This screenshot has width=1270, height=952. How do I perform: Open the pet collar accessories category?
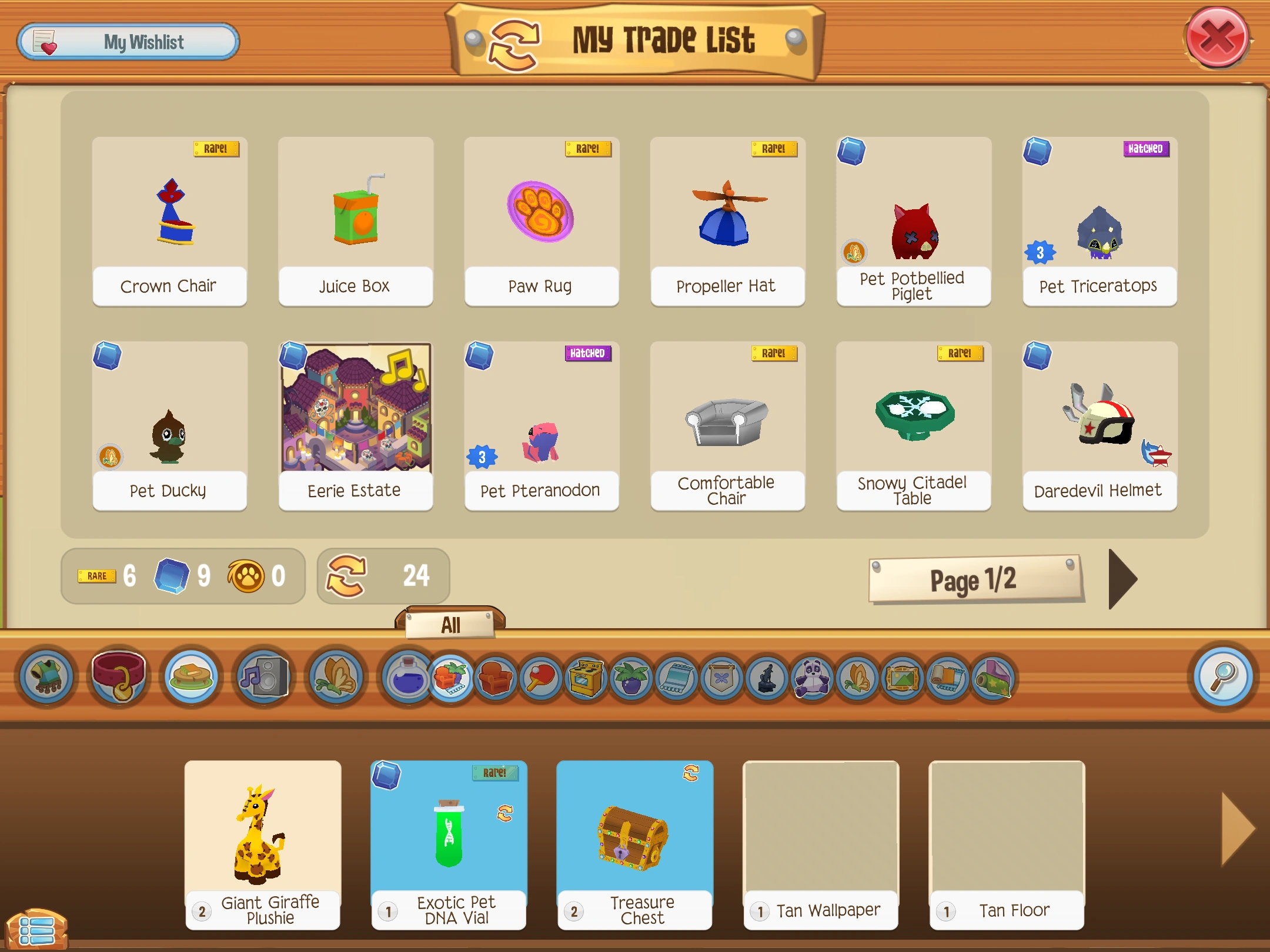(x=120, y=678)
